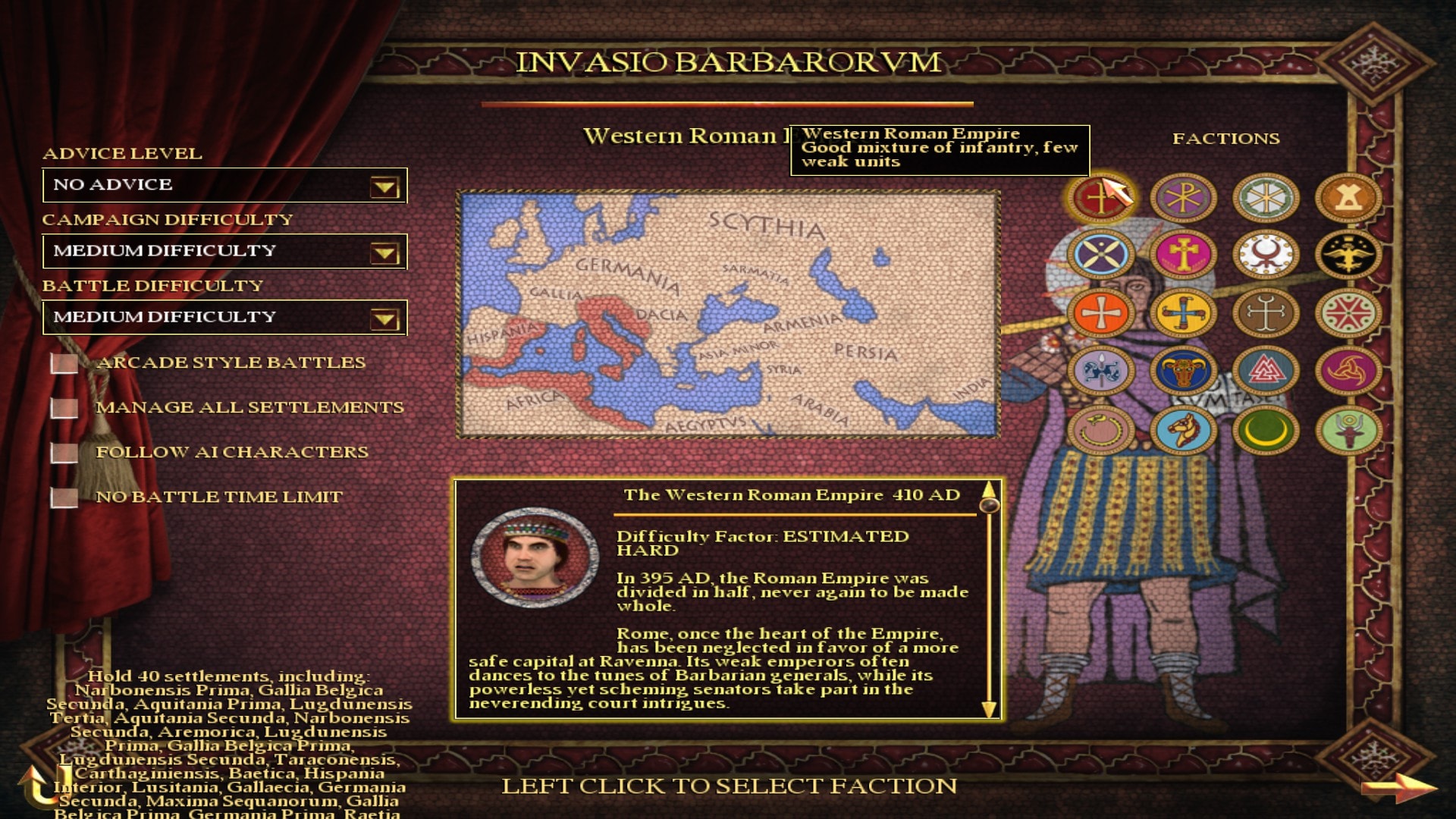
Task: Continue with the golden forward arrow
Action: click(x=1398, y=787)
